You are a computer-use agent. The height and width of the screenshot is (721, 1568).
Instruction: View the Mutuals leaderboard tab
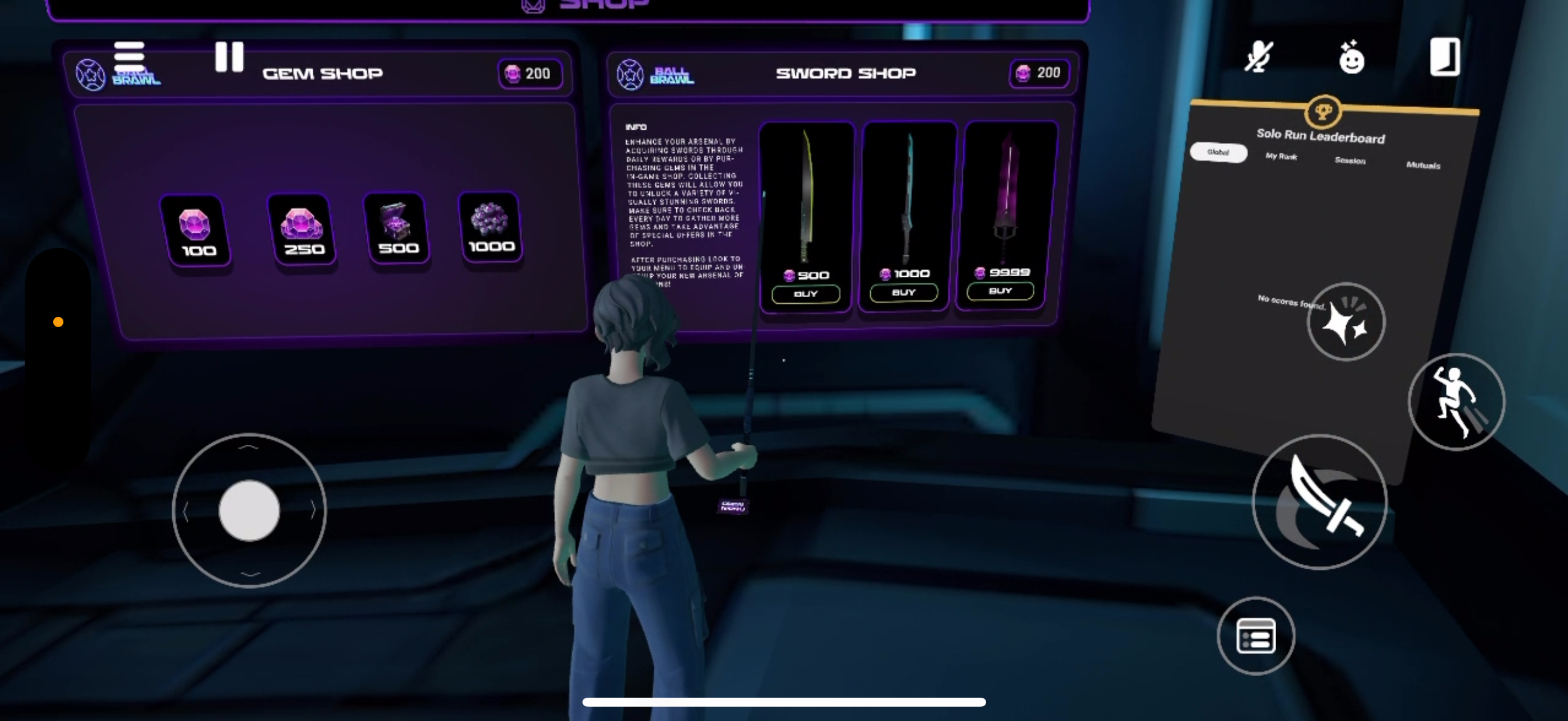(1423, 165)
